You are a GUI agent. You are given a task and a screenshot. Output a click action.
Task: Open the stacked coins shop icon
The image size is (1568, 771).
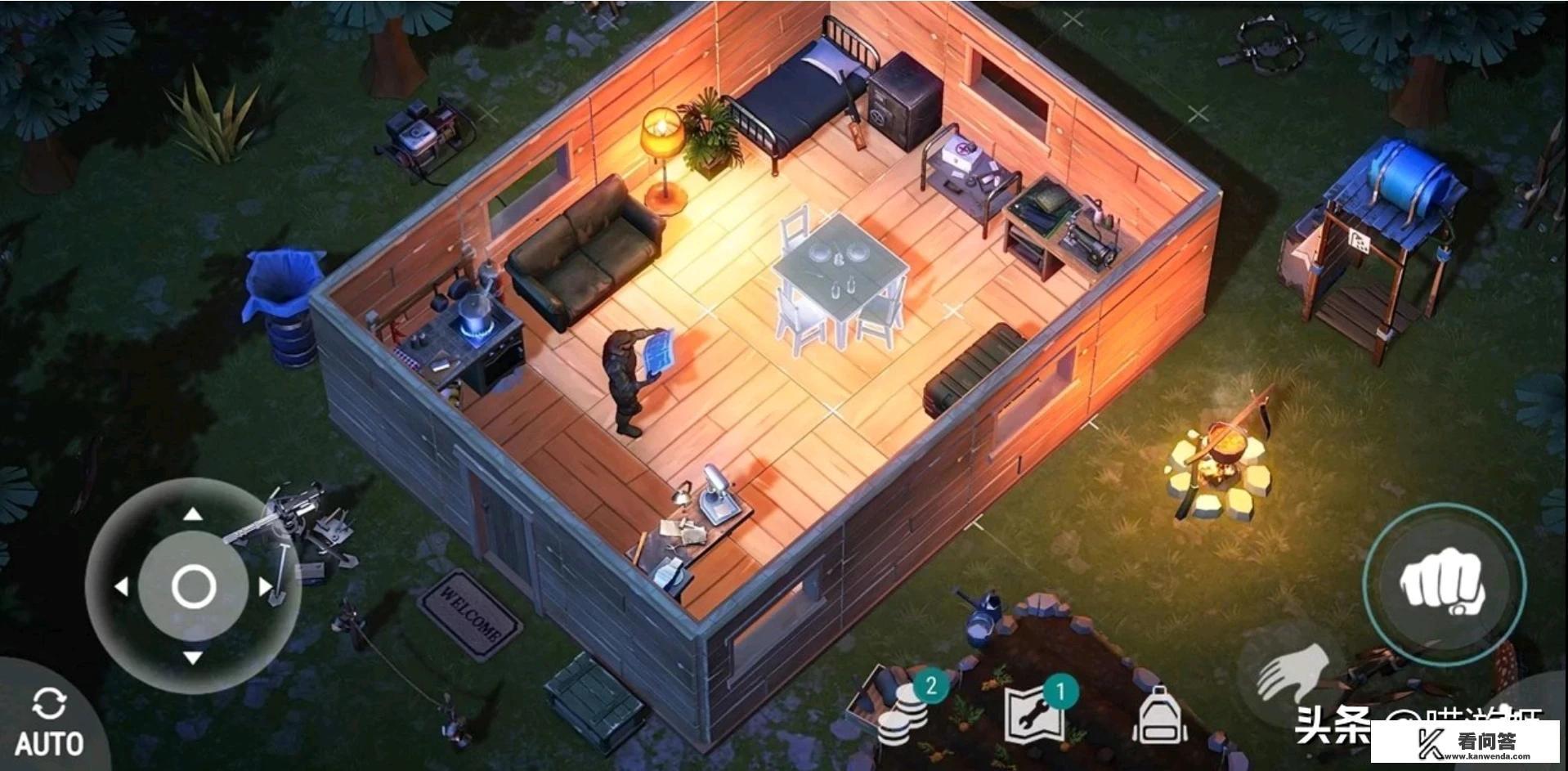[x=903, y=711]
